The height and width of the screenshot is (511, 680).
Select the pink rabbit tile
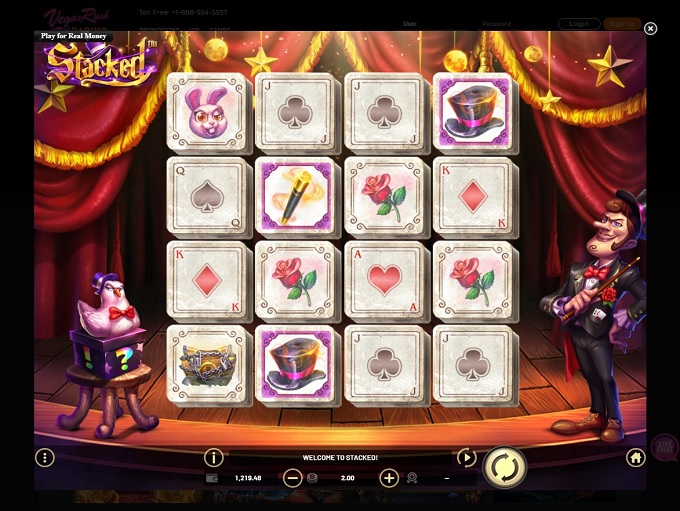[206, 112]
